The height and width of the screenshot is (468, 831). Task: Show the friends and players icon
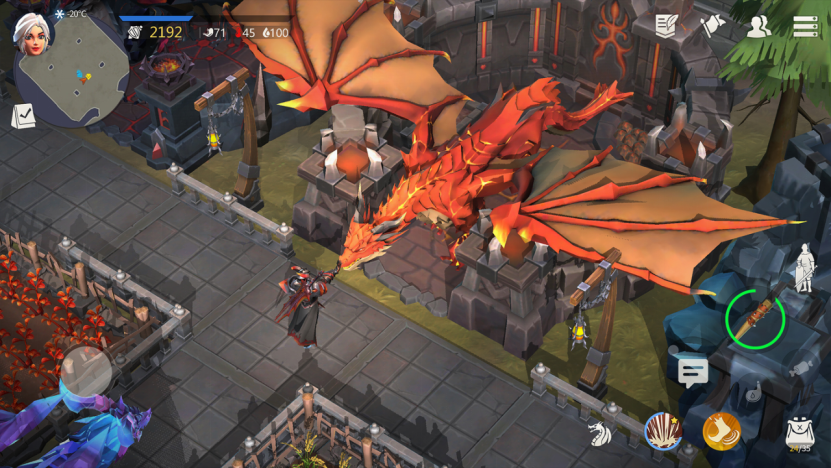(x=759, y=27)
